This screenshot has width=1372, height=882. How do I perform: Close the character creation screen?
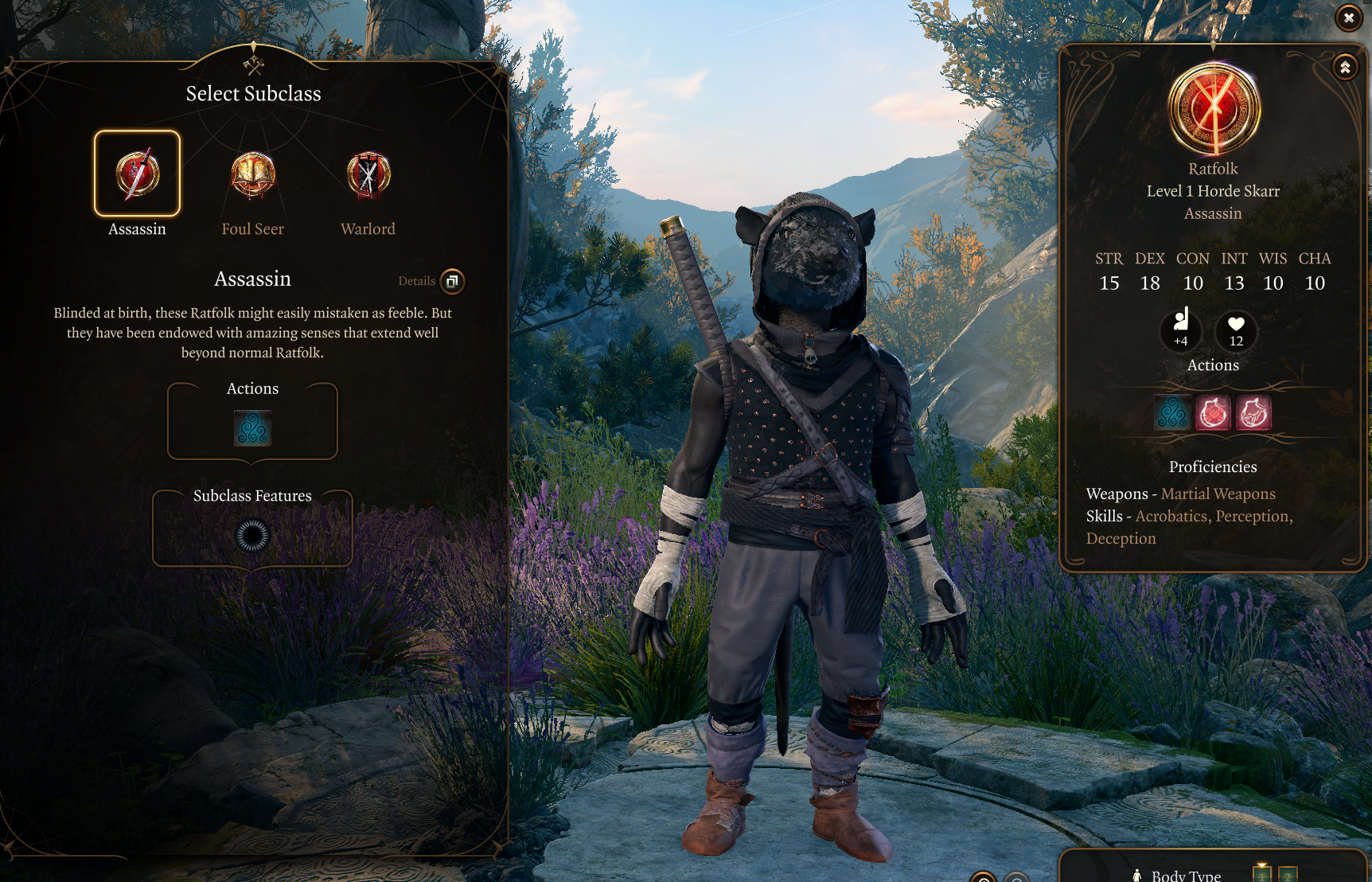[x=1348, y=18]
